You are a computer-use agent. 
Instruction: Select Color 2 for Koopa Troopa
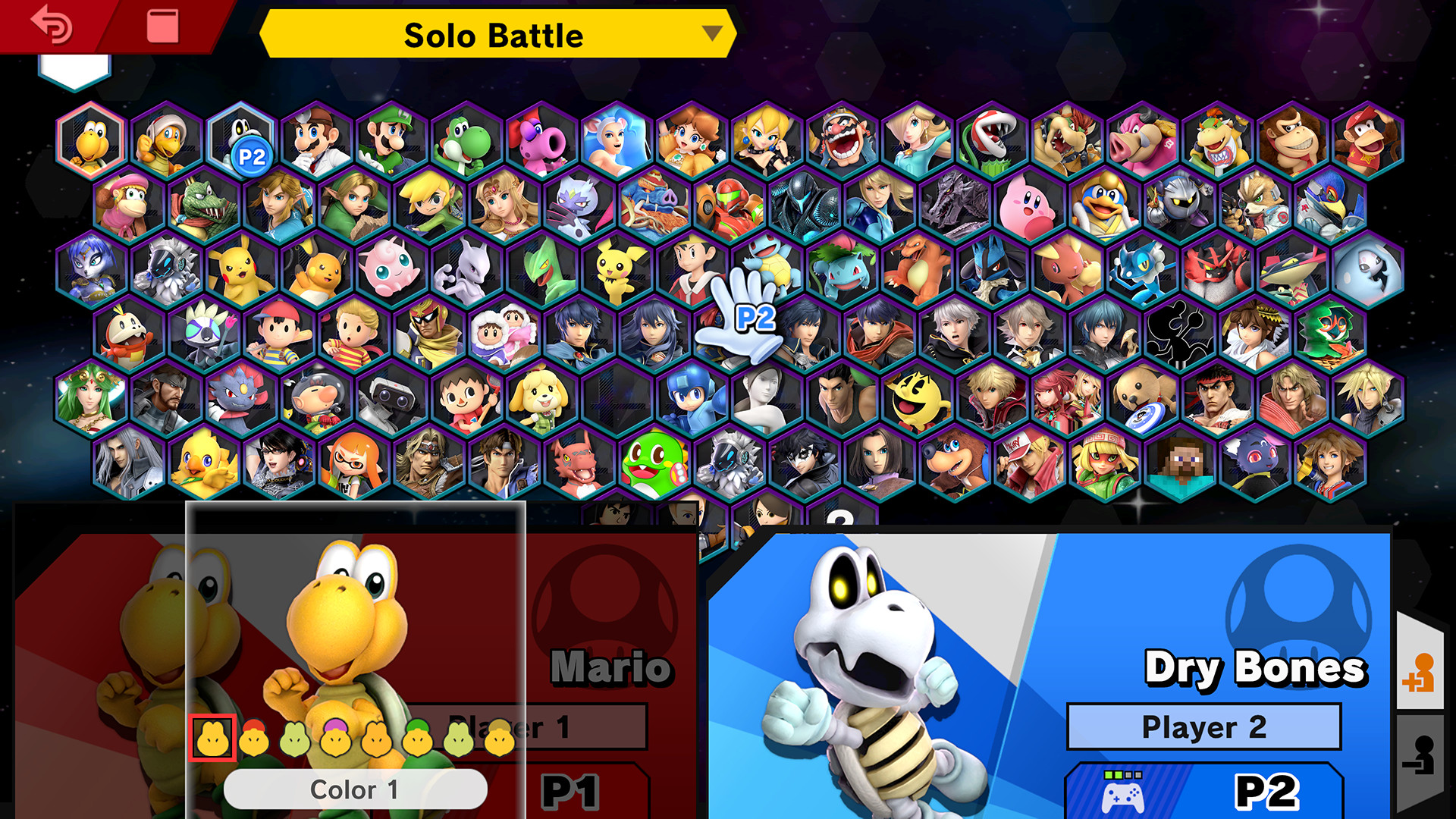pyautogui.click(x=256, y=738)
